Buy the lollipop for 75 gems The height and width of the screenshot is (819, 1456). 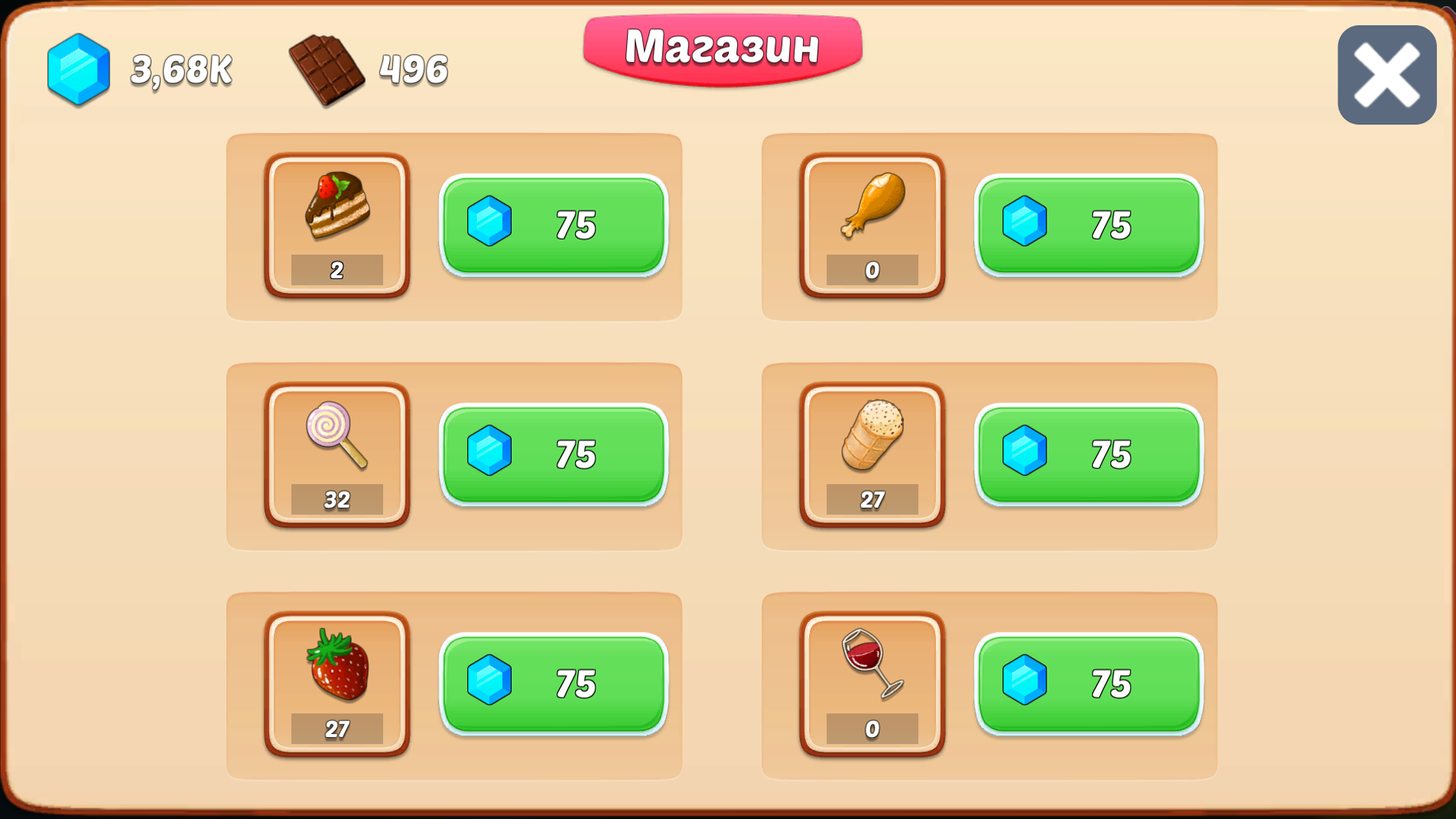point(554,455)
